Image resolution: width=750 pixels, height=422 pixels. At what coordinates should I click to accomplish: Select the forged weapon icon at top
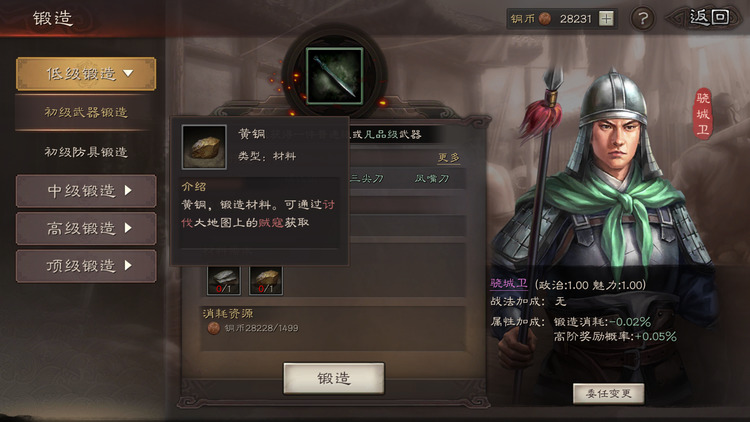[334, 76]
